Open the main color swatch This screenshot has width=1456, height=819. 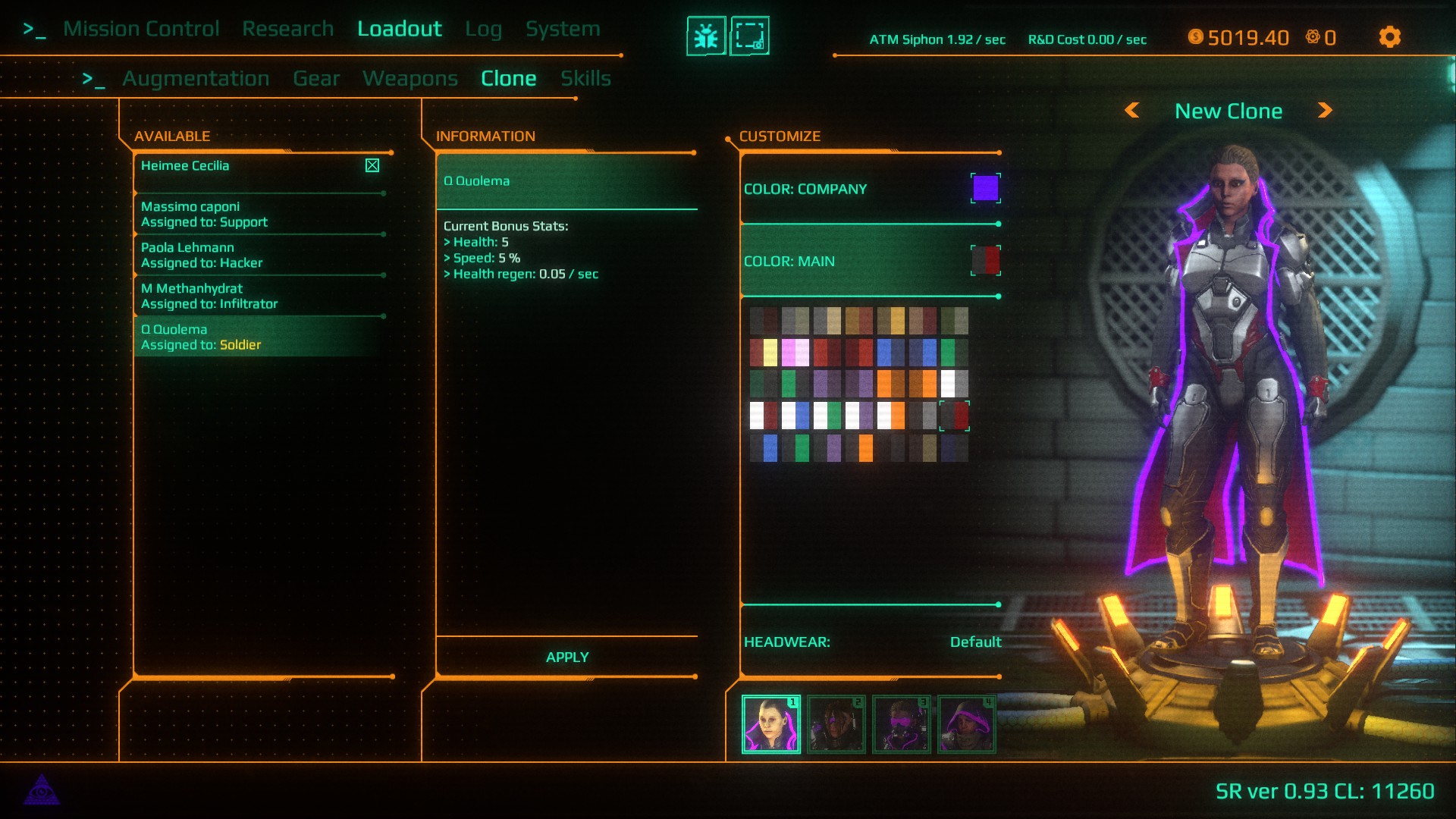coord(985,260)
